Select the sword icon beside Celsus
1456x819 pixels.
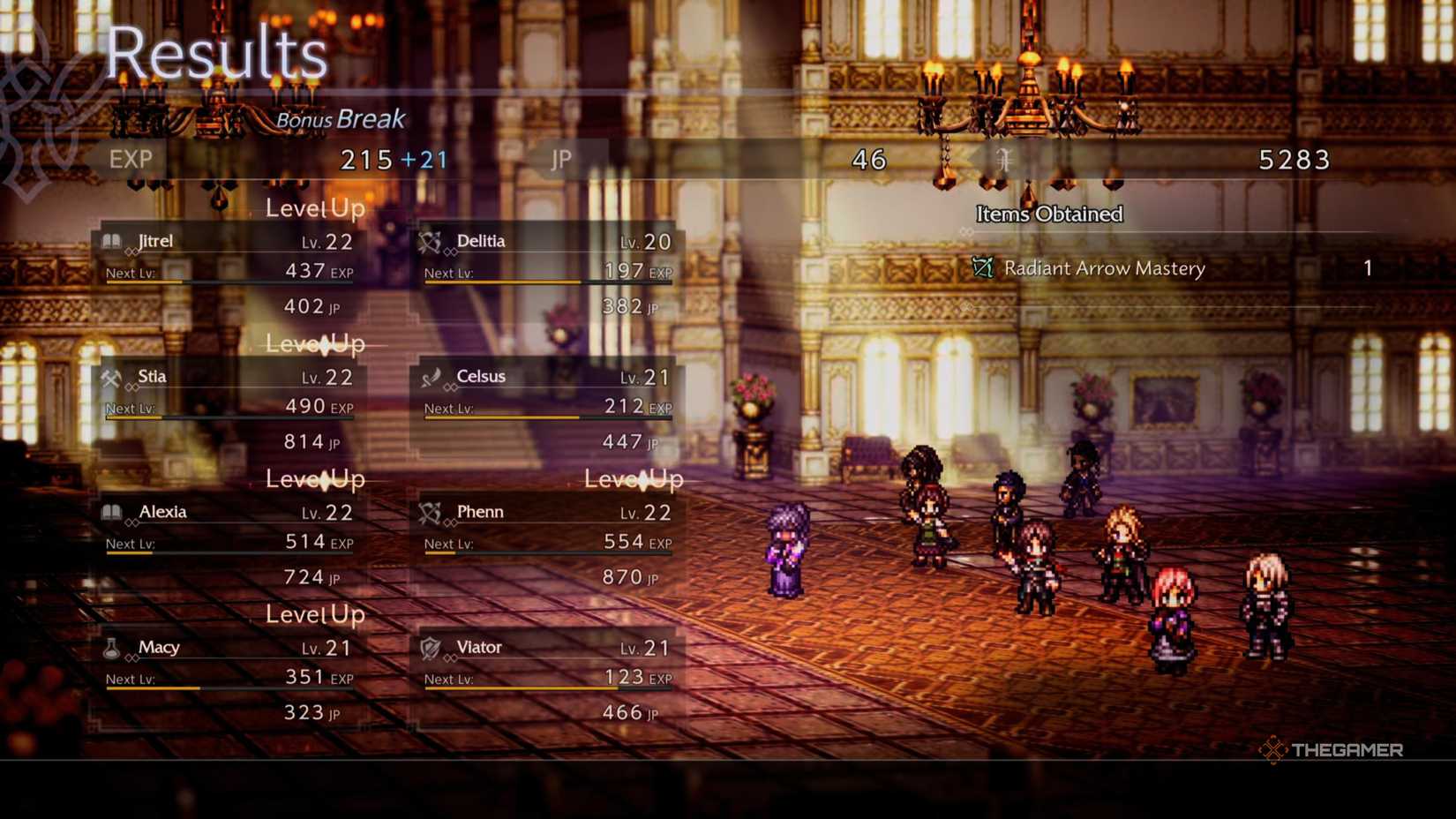click(x=432, y=377)
